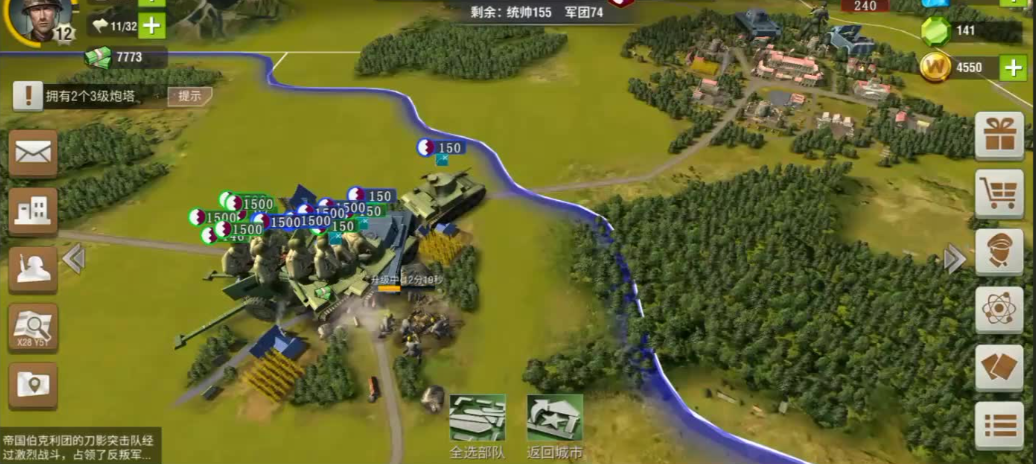The width and height of the screenshot is (1036, 464).
Task: Open the shopping cart store
Action: click(999, 193)
